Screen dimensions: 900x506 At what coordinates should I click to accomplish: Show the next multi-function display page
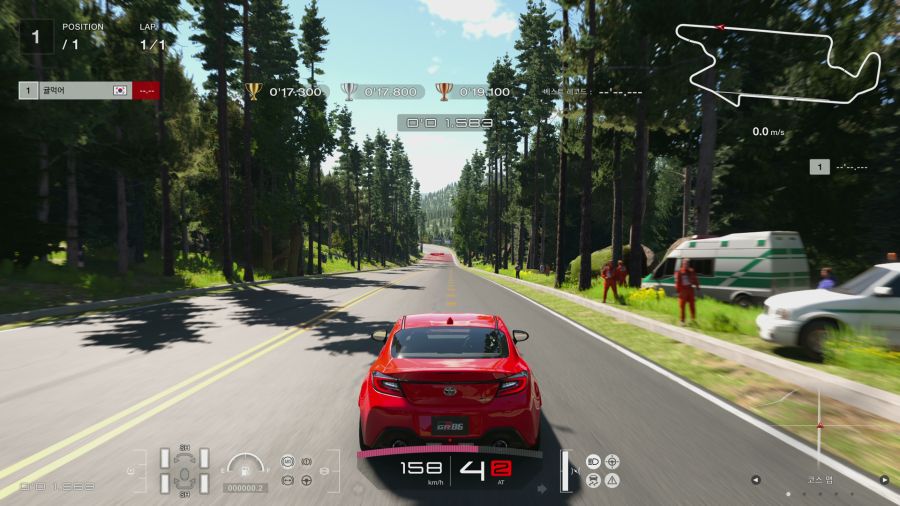point(884,480)
